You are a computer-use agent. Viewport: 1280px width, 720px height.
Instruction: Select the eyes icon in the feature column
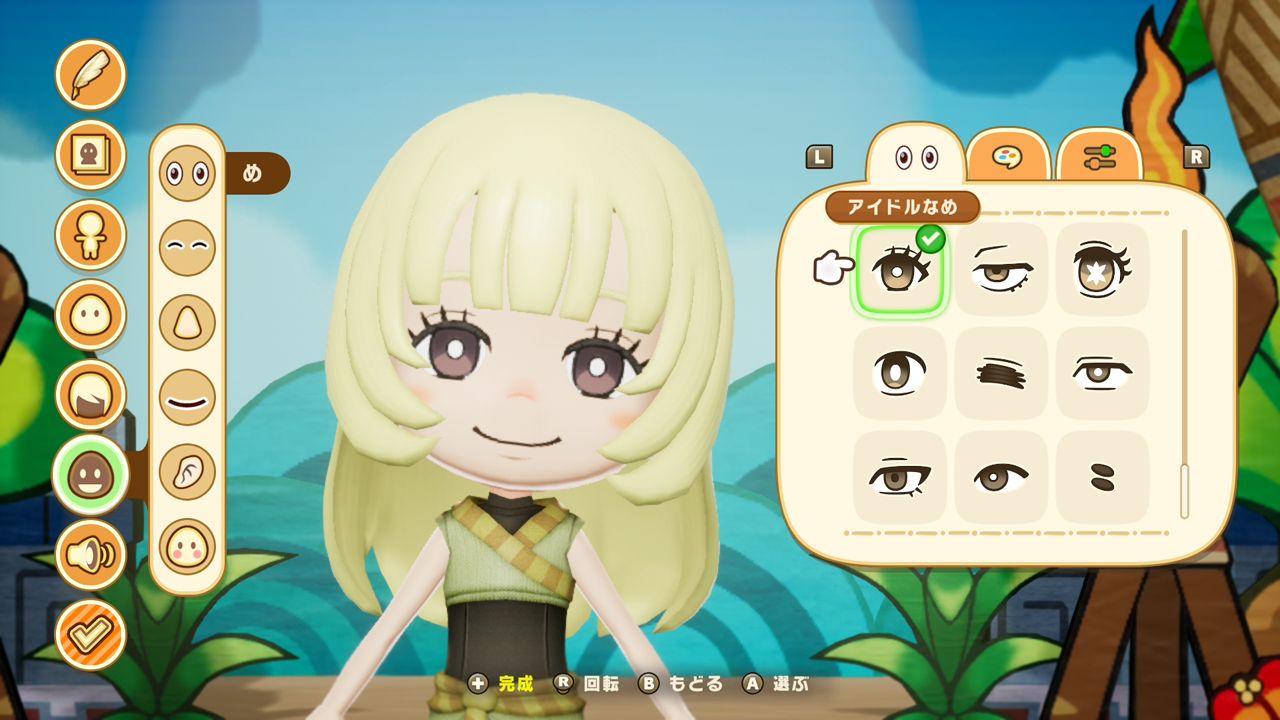187,172
